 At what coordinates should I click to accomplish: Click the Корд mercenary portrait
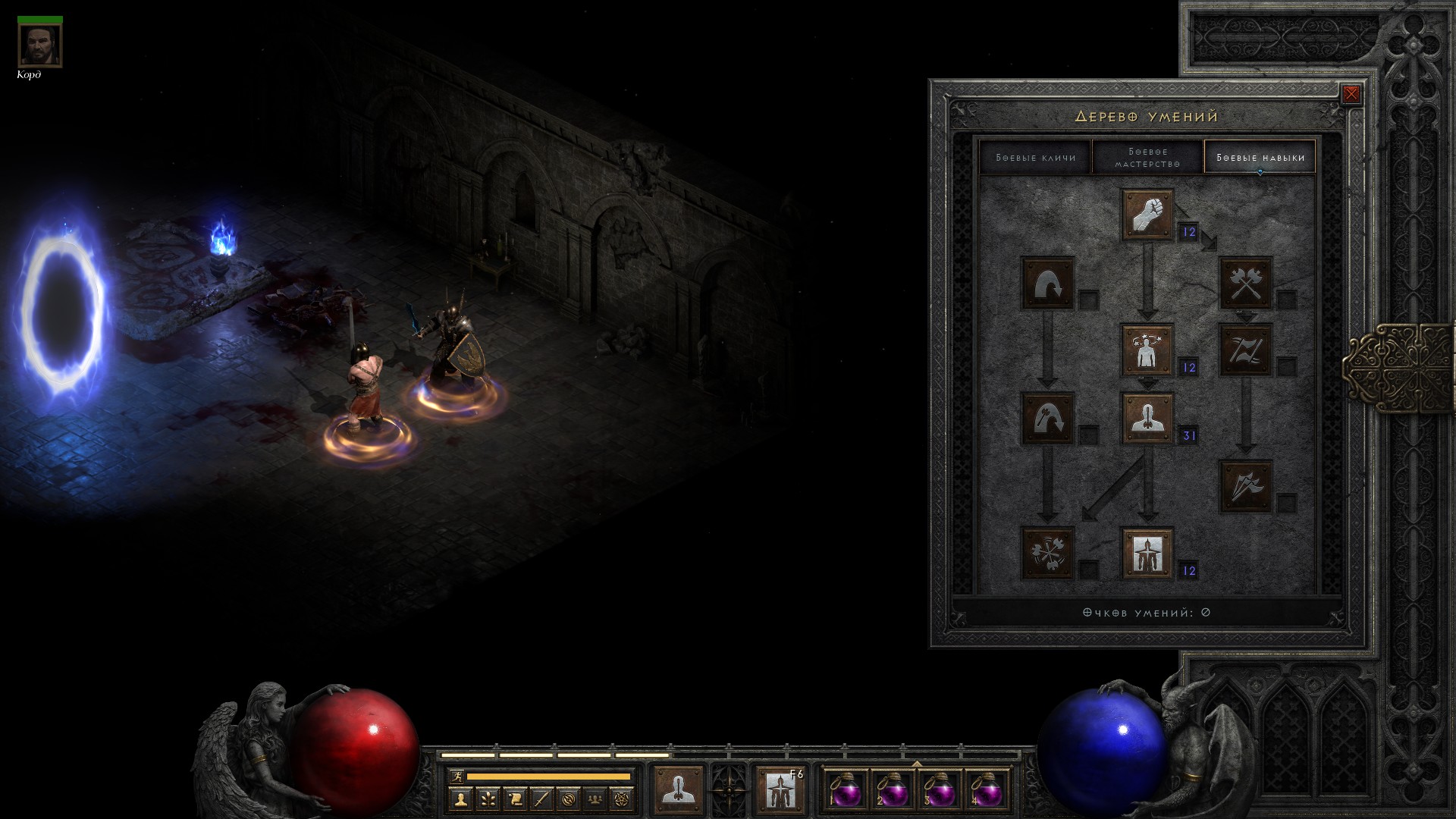(39, 44)
